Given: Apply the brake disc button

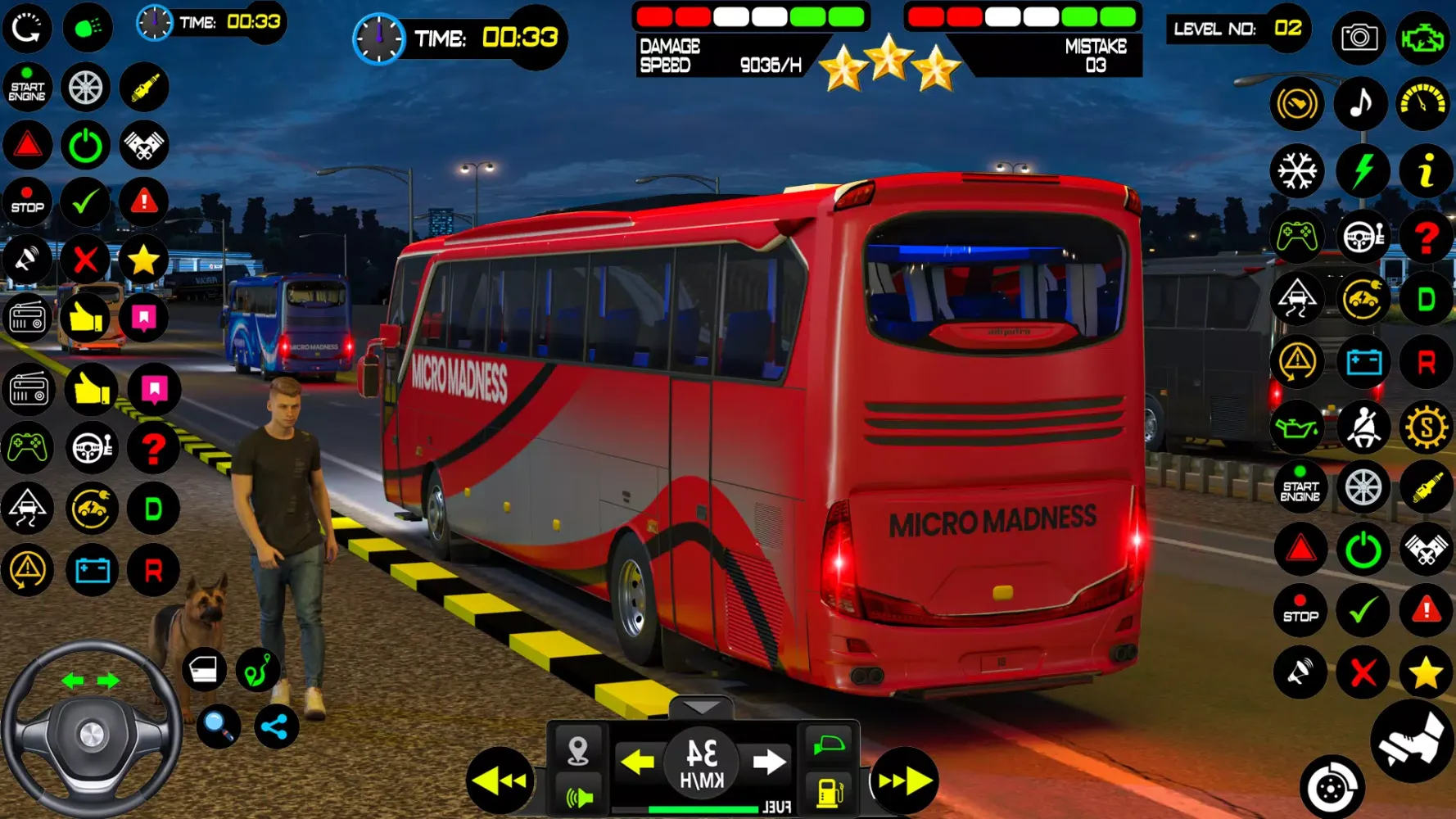Looking at the screenshot, I should (x=1332, y=788).
